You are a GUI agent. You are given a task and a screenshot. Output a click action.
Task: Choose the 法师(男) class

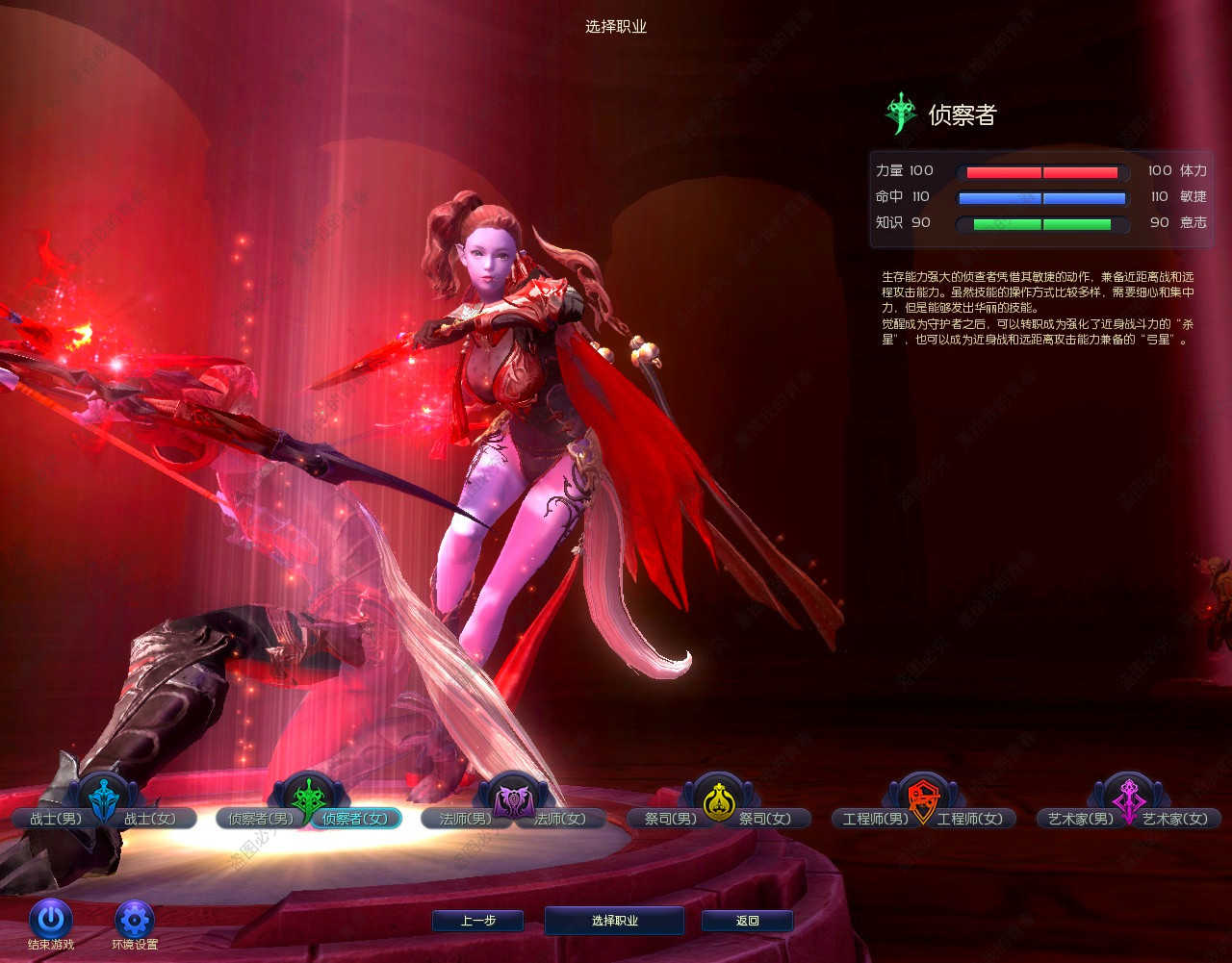coord(464,819)
